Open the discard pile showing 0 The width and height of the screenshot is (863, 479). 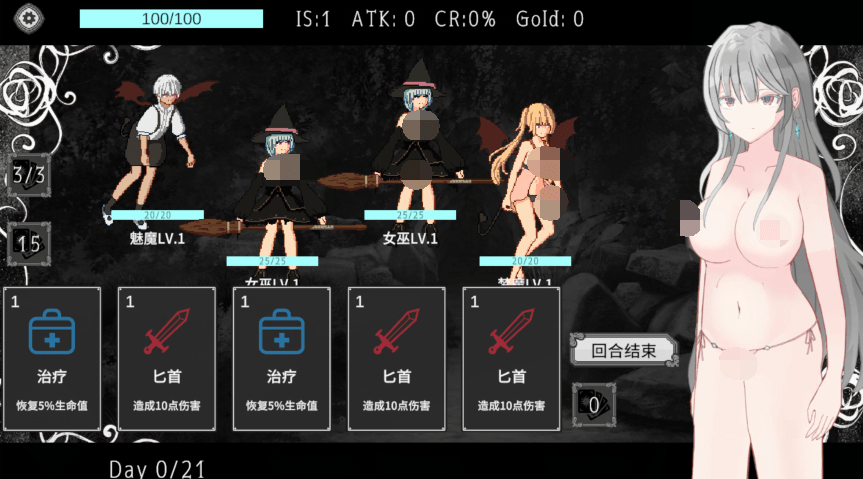[594, 404]
